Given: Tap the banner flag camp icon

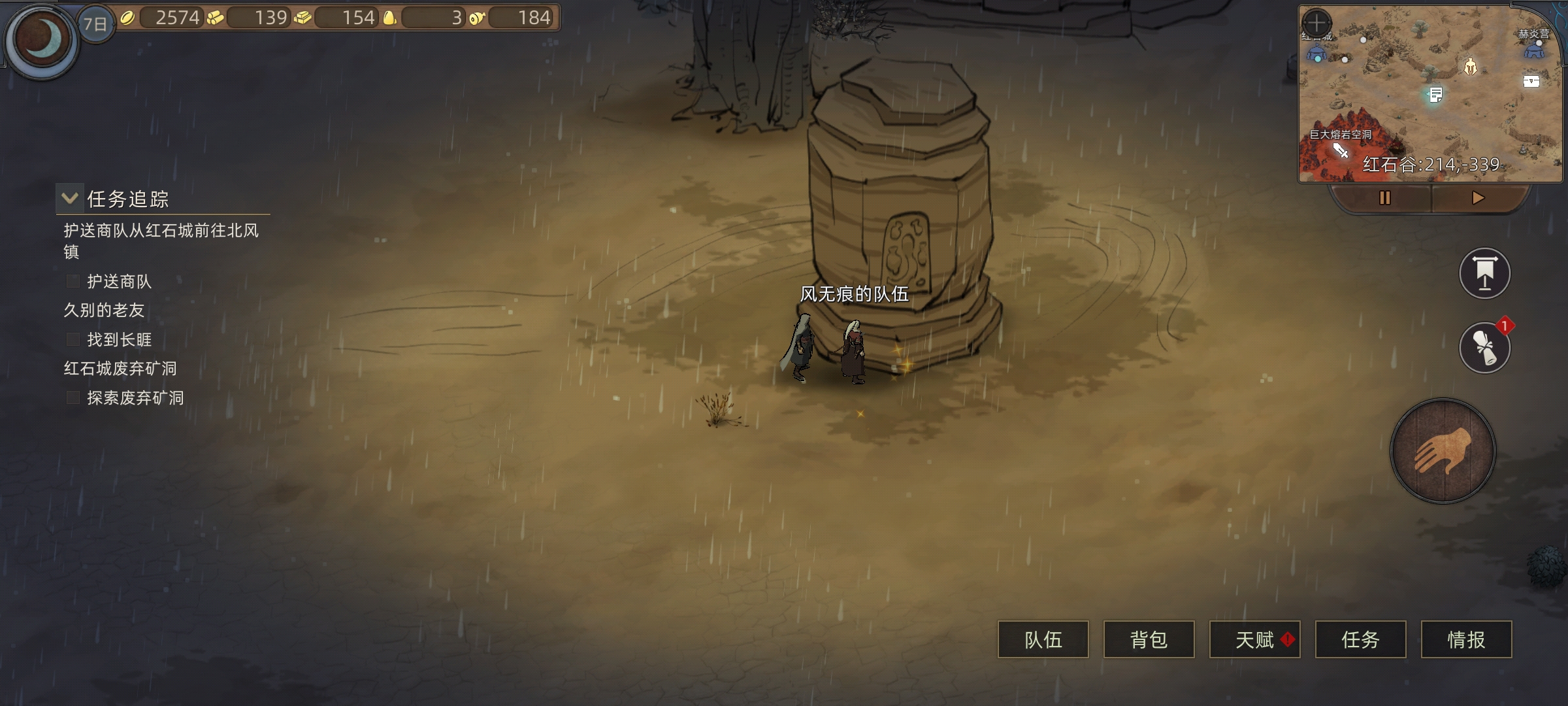Looking at the screenshot, I should [x=1484, y=273].
